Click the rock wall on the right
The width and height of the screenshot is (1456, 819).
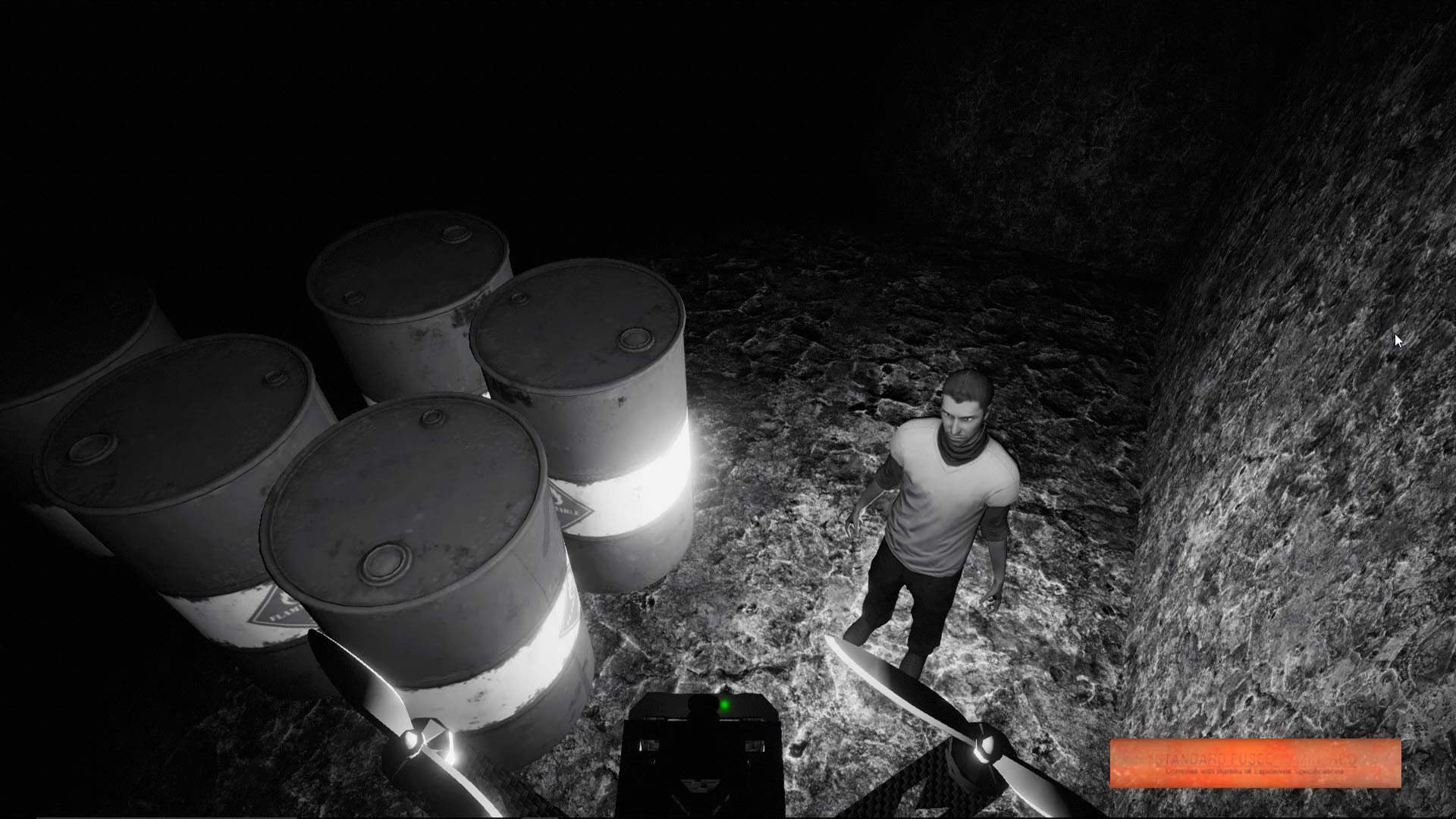point(1289,455)
